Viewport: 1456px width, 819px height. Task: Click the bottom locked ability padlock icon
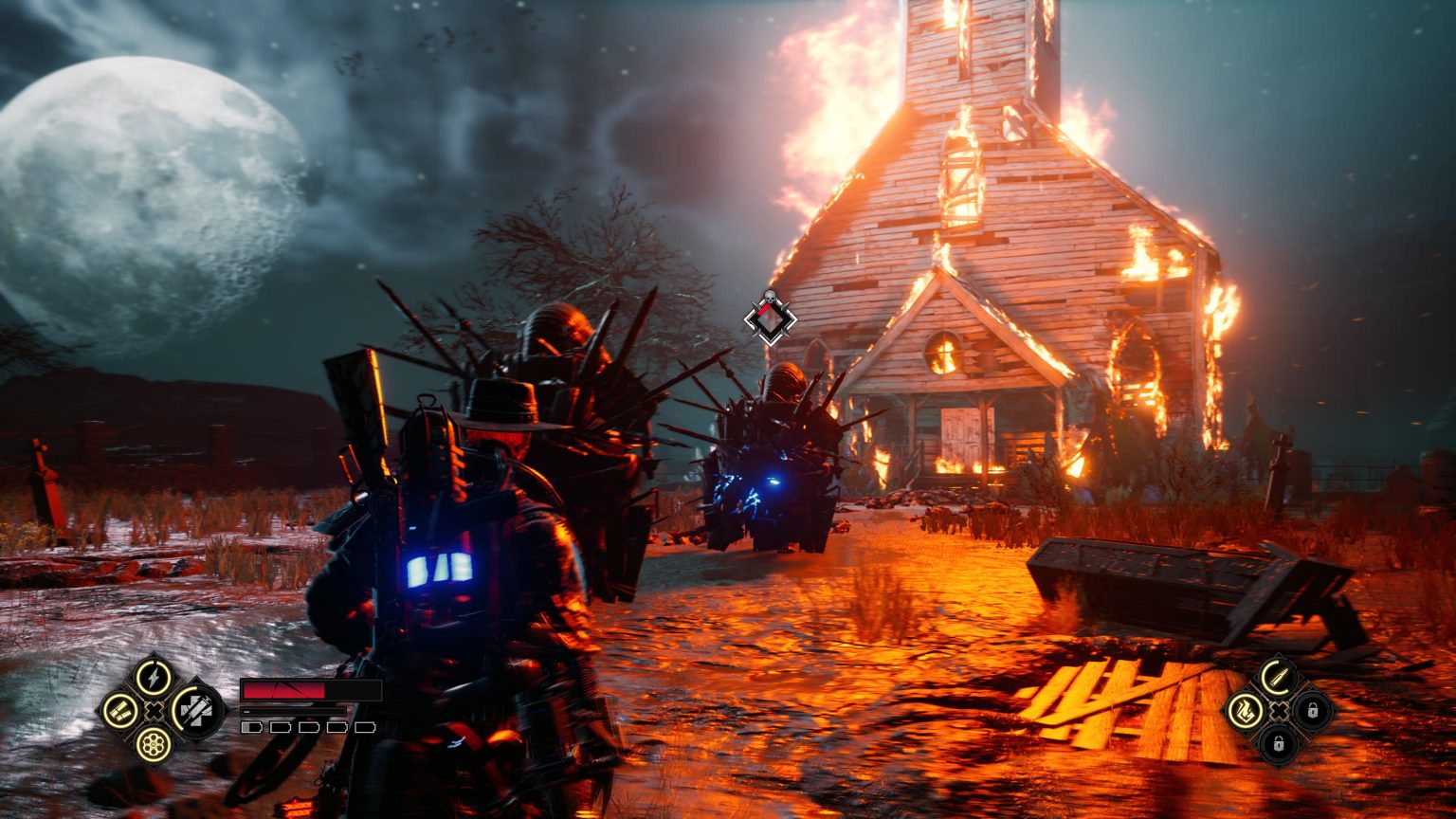point(1279,744)
